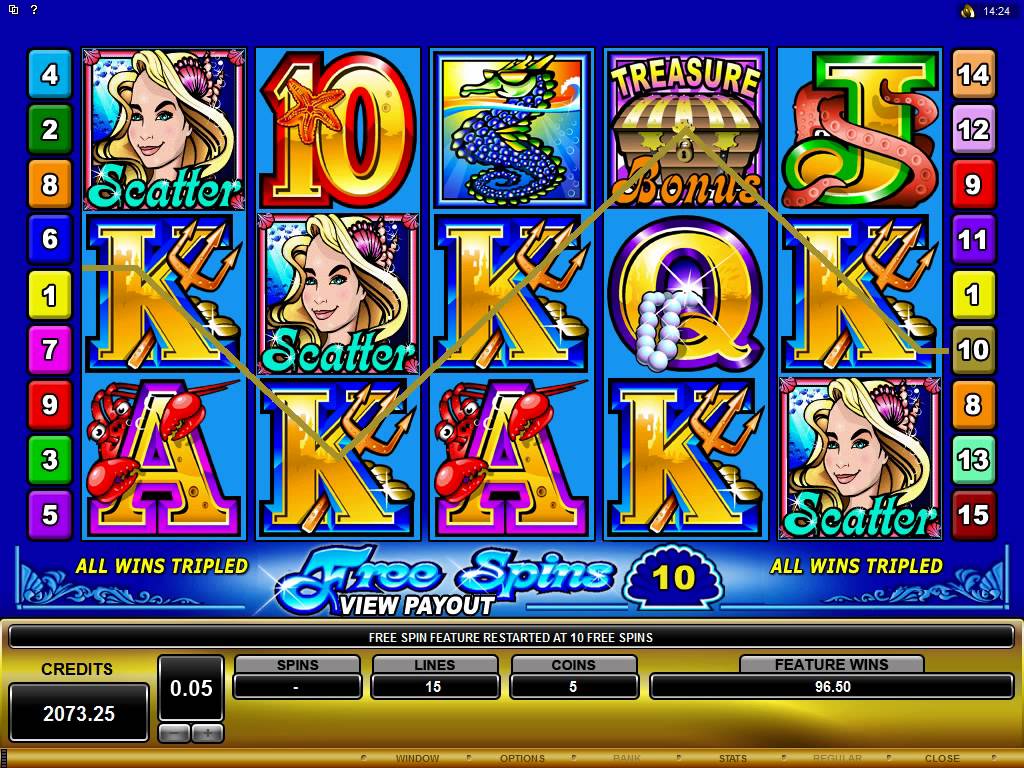Select payline 7 marker
This screenshot has height=768, width=1024.
click(x=50, y=350)
